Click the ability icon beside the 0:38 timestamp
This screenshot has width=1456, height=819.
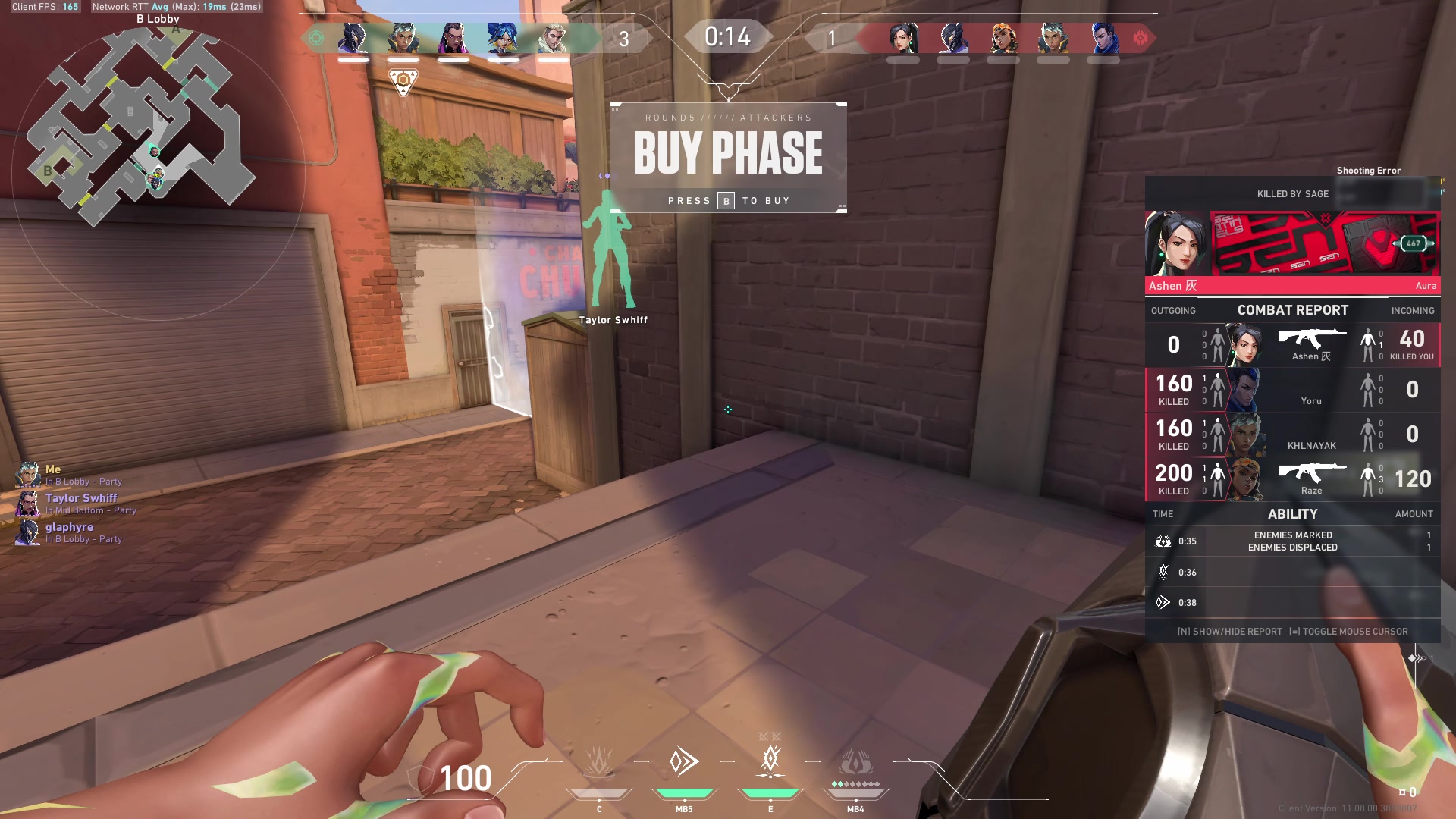tap(1162, 602)
